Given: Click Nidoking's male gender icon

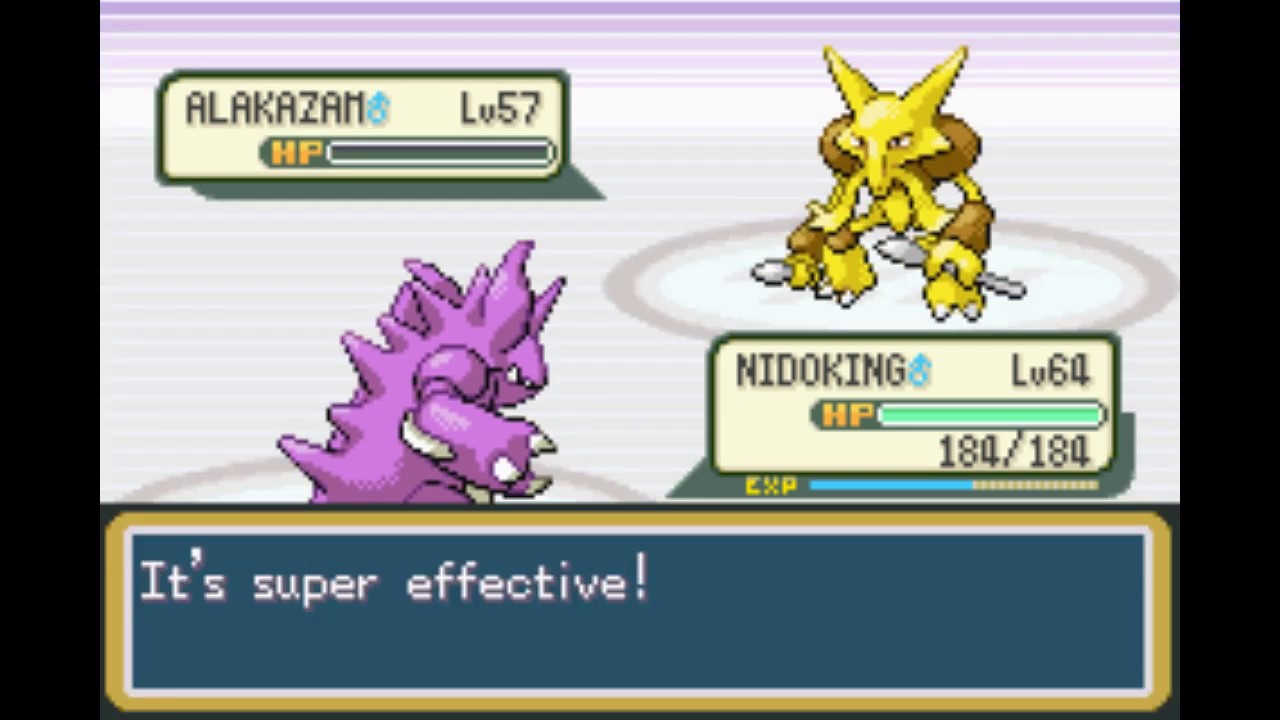Looking at the screenshot, I should tap(920, 369).
